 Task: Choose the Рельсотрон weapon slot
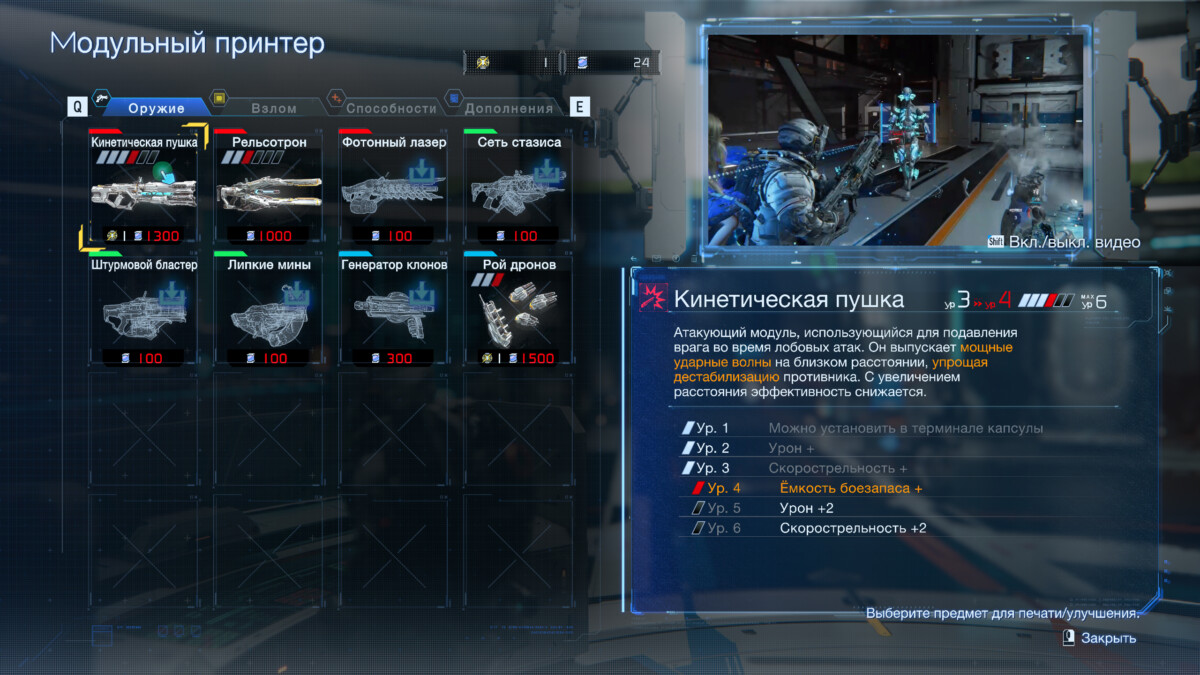click(269, 188)
